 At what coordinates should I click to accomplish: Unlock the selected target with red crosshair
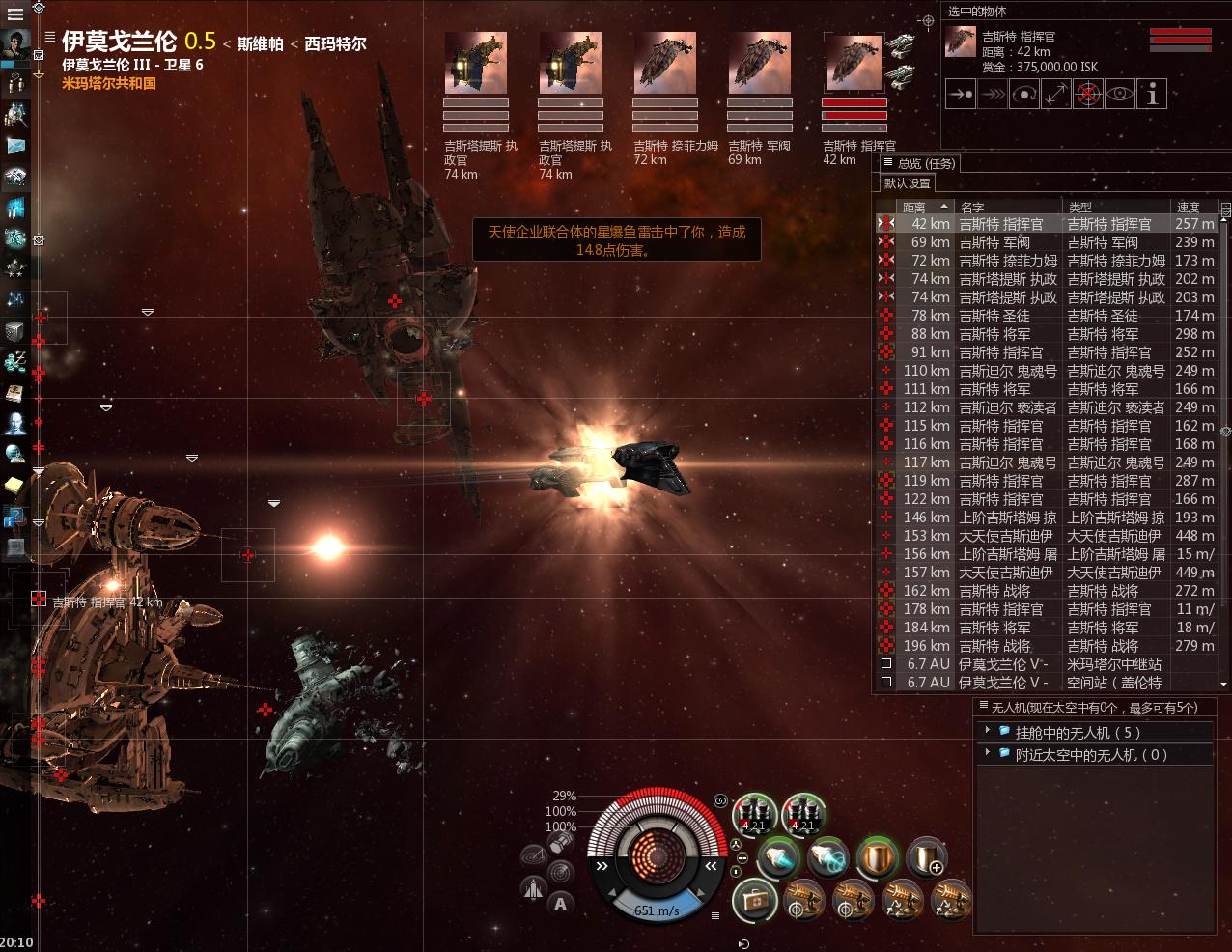pos(1088,94)
